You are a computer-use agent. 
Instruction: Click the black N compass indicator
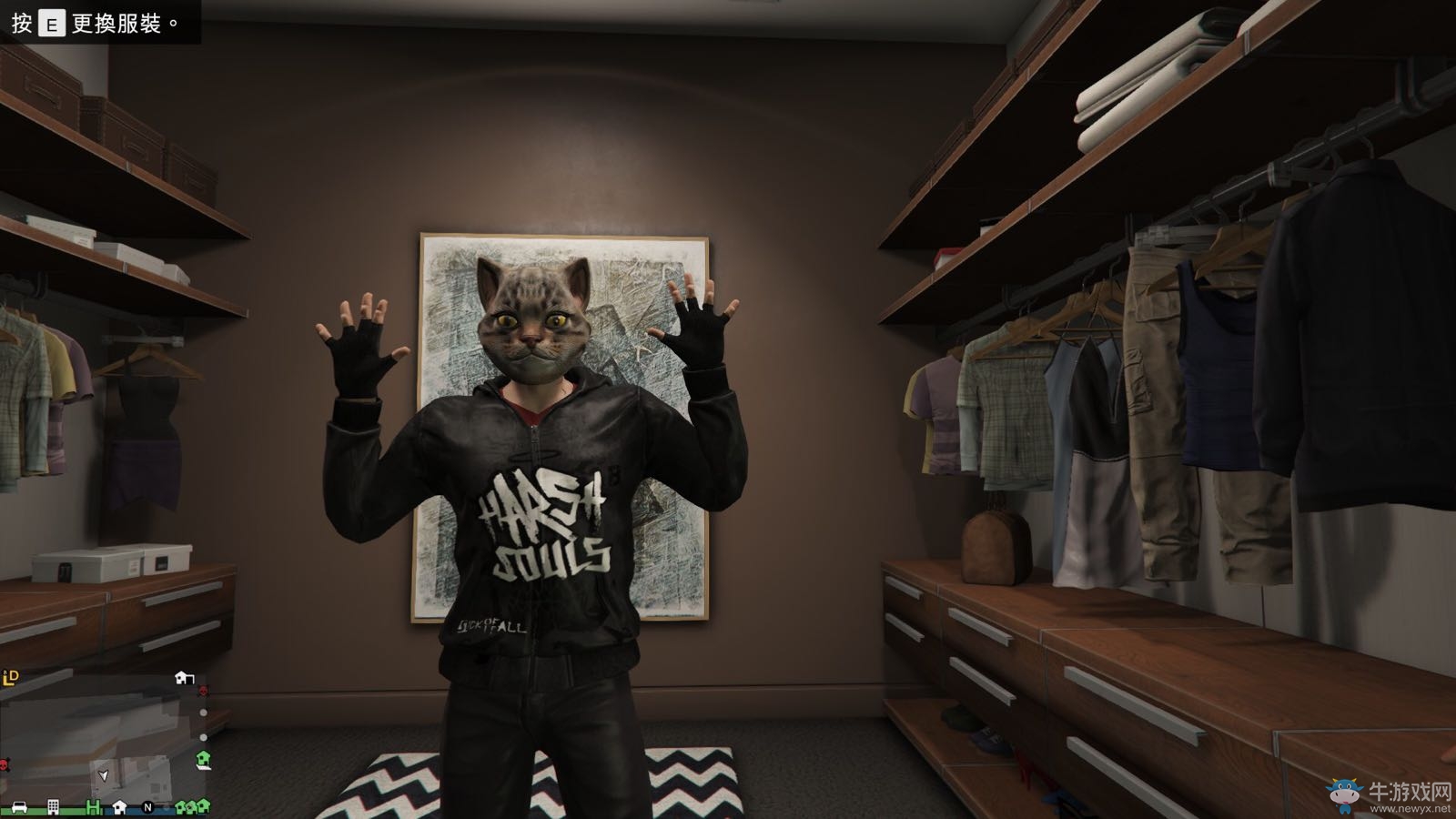click(x=148, y=806)
